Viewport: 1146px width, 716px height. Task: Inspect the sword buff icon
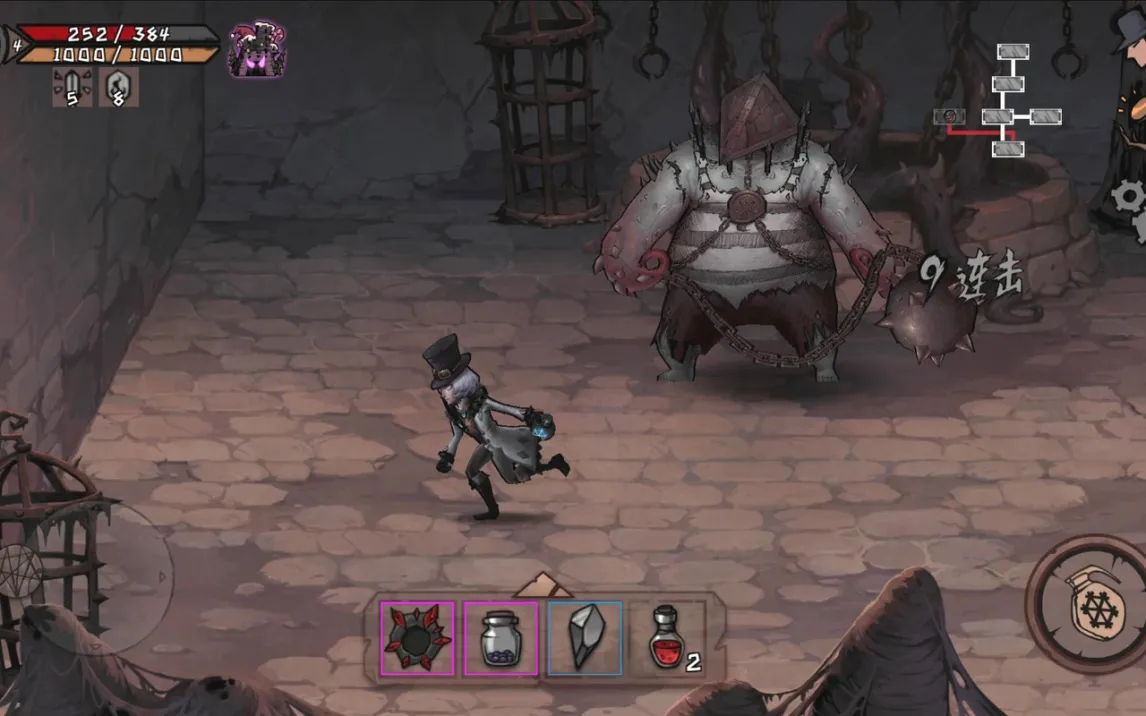72,88
